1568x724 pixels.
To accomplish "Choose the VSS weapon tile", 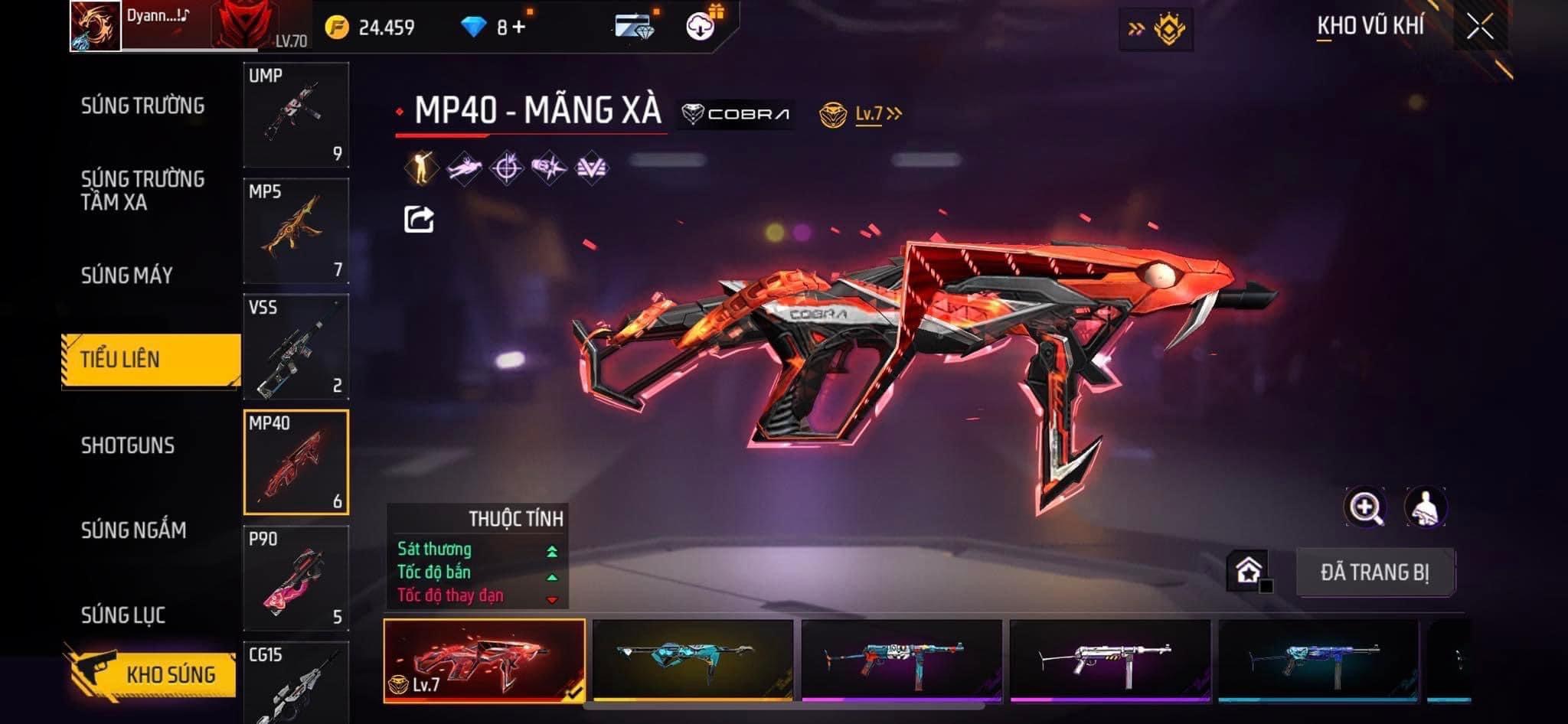I will click(x=296, y=347).
